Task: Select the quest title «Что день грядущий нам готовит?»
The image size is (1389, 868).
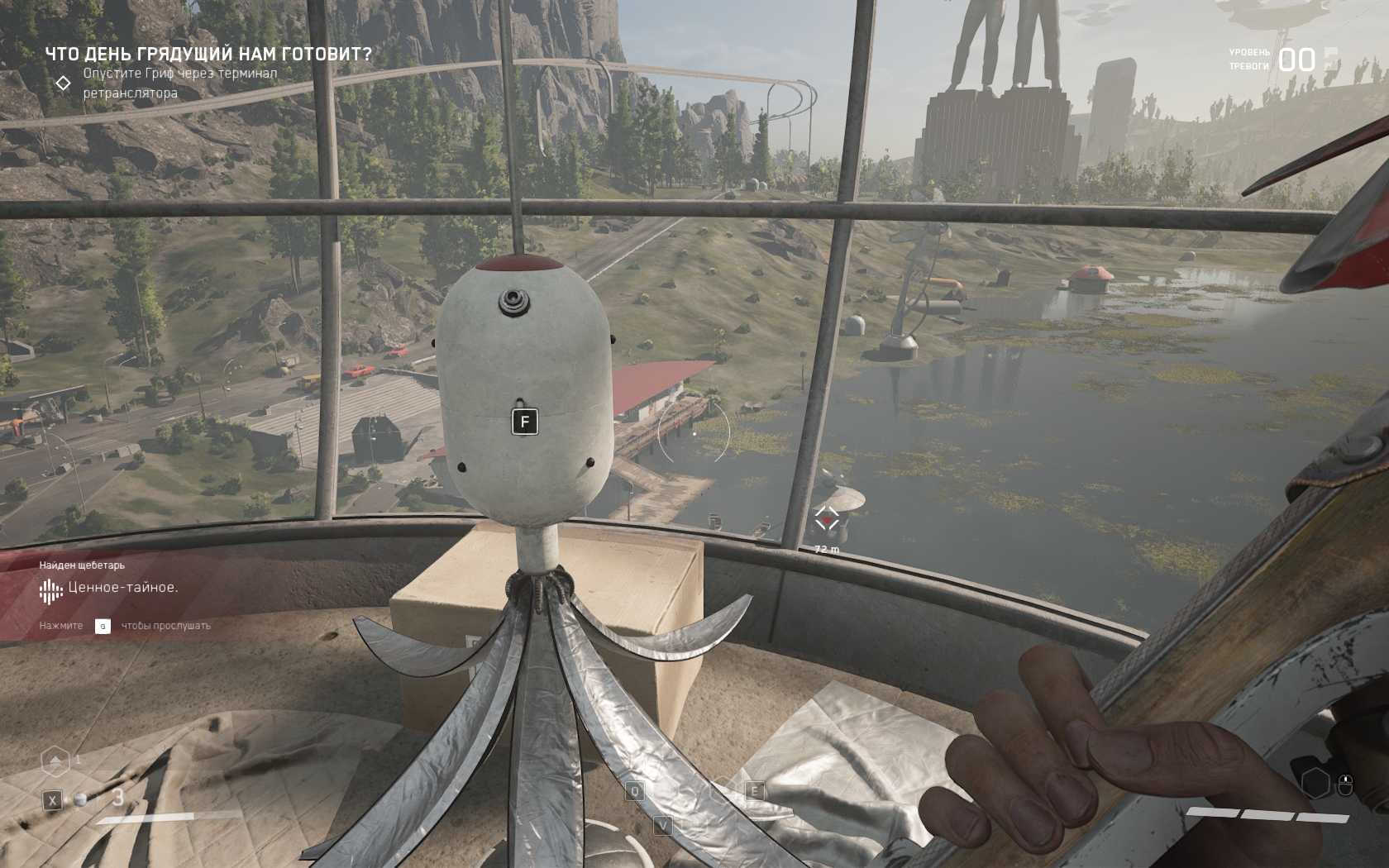Action: [x=208, y=55]
